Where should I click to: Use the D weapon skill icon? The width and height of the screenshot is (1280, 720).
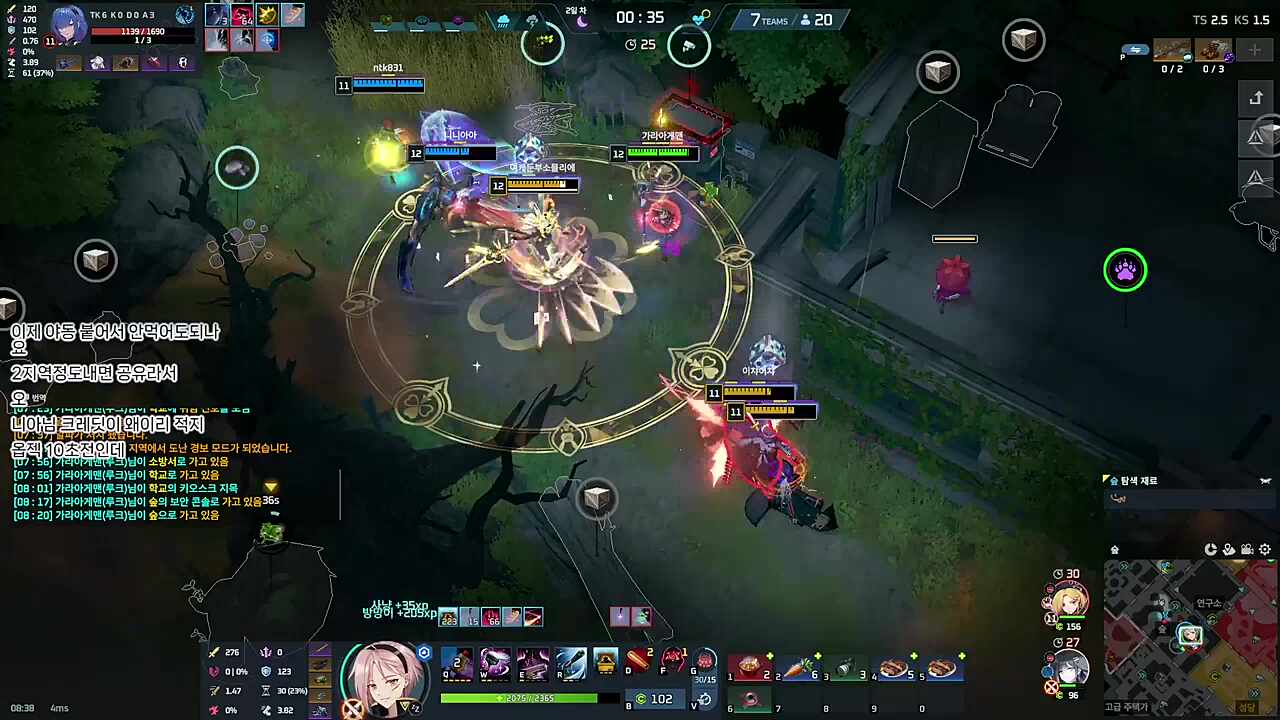pyautogui.click(x=638, y=661)
